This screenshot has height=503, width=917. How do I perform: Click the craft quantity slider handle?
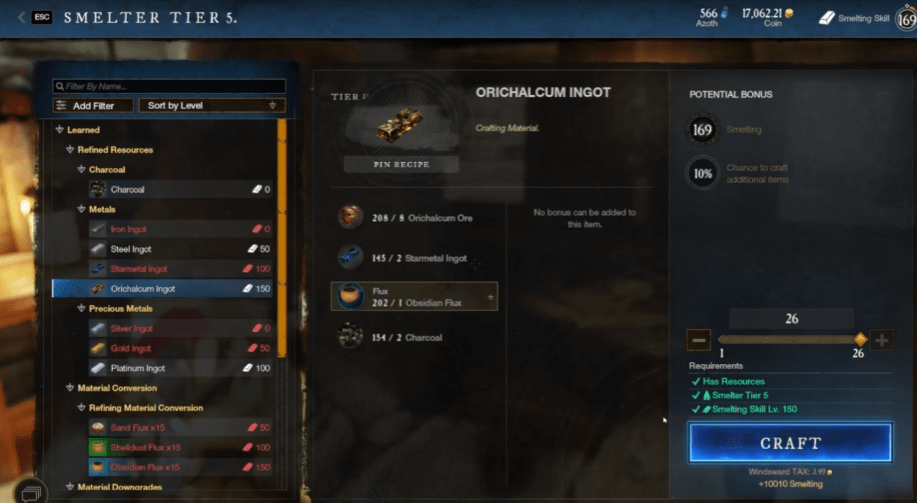[x=860, y=340]
